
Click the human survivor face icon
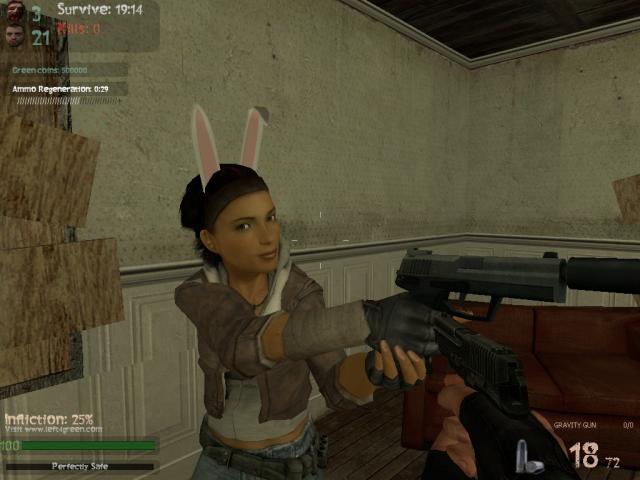coord(13,36)
